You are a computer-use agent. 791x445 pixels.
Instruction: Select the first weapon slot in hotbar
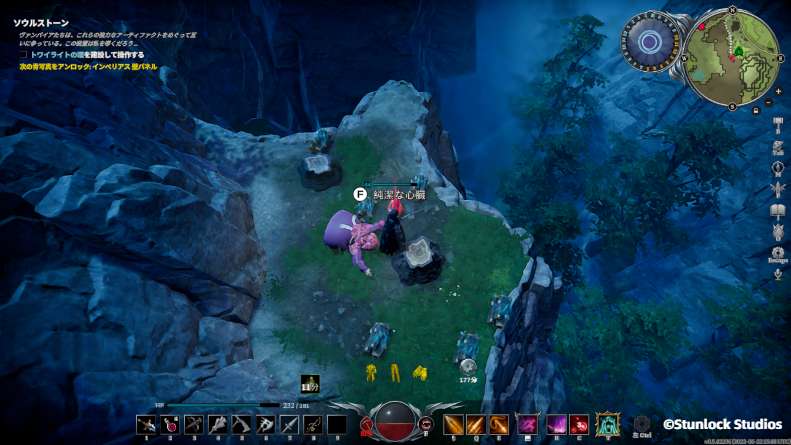[x=145, y=424]
